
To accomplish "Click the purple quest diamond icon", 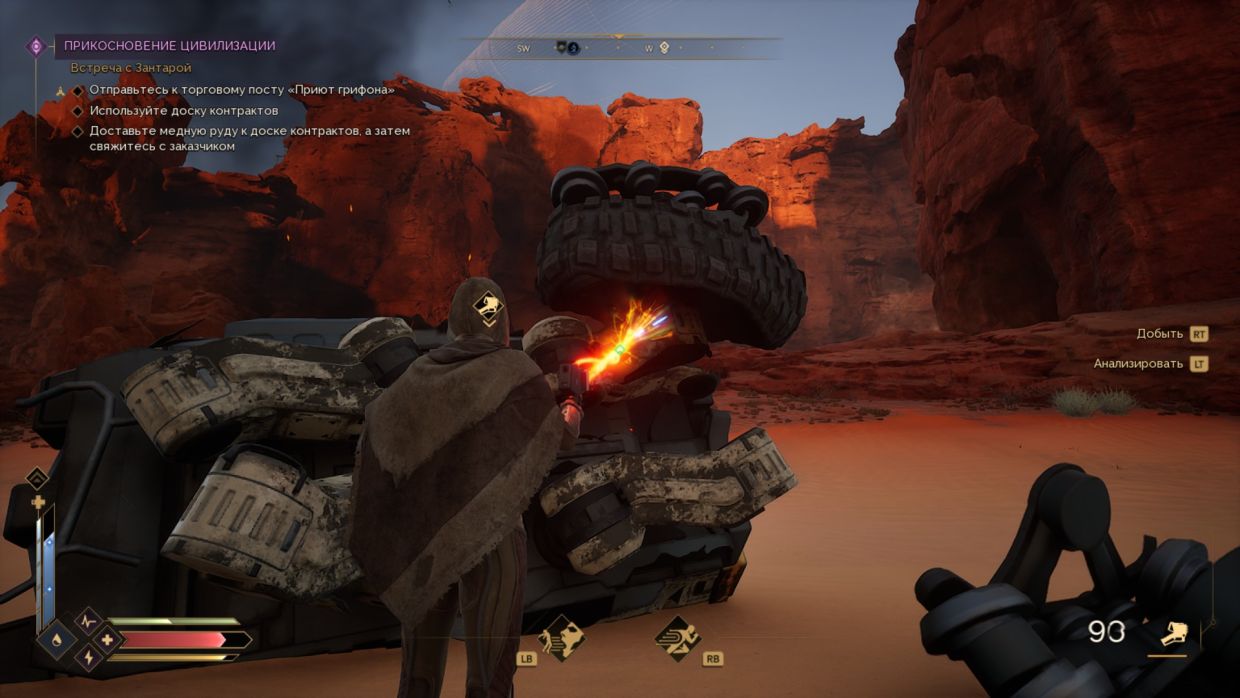I will [x=36, y=46].
